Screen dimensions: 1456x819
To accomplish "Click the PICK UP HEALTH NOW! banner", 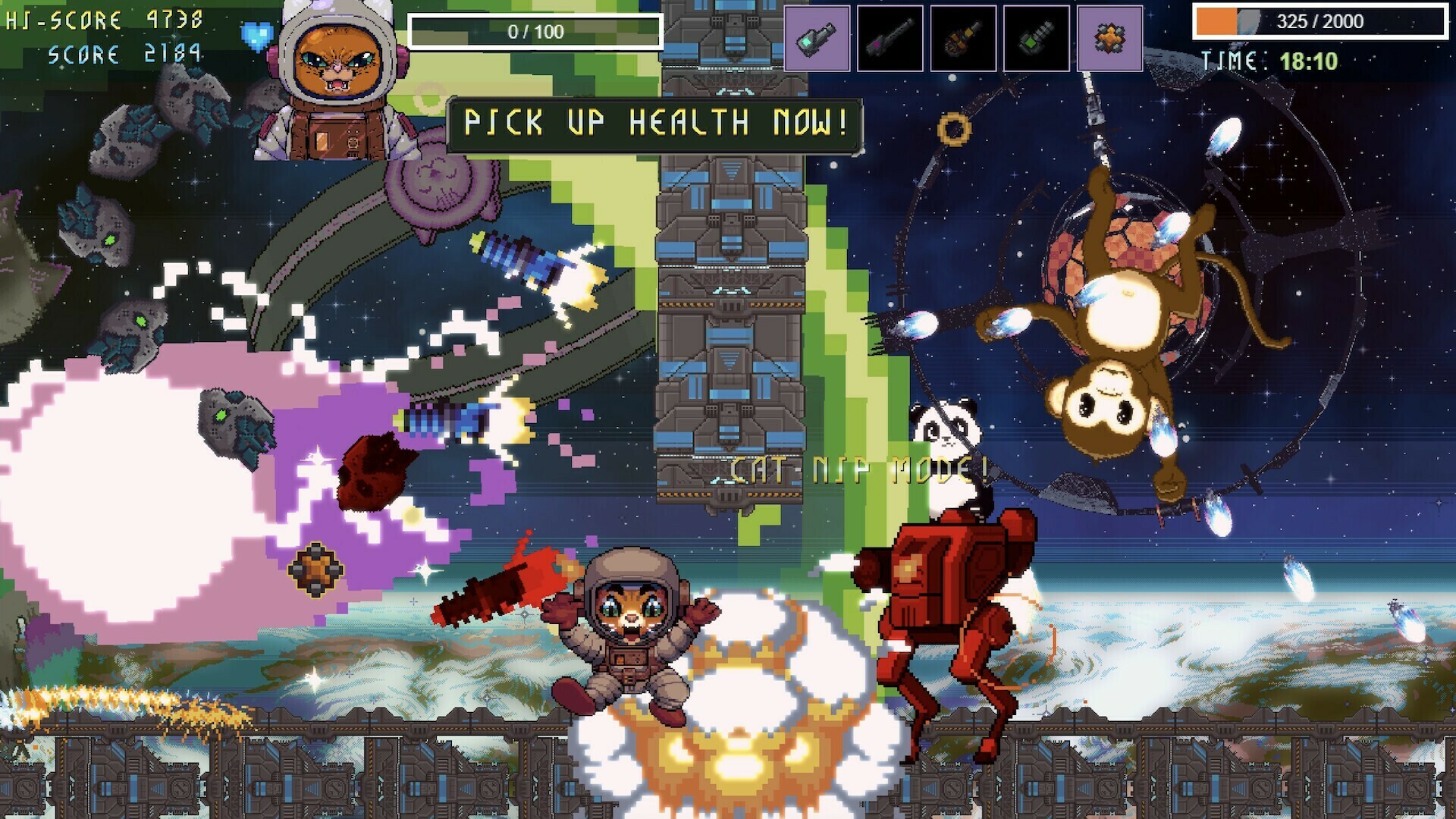I will click(x=657, y=121).
